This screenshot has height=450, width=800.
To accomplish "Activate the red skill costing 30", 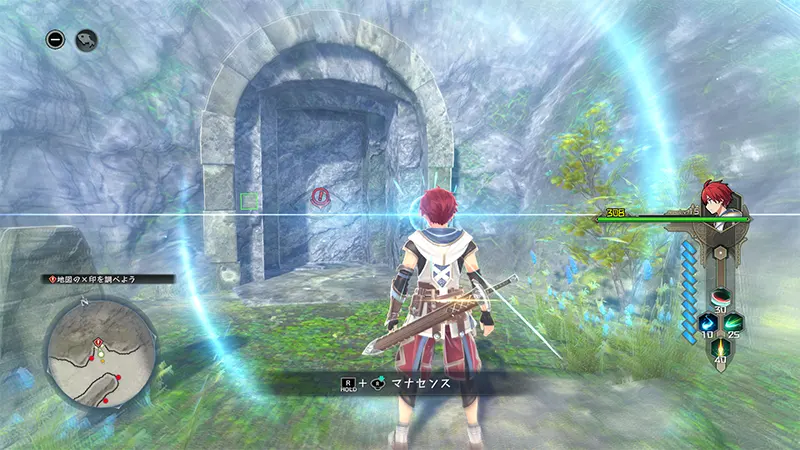I will point(719,298).
